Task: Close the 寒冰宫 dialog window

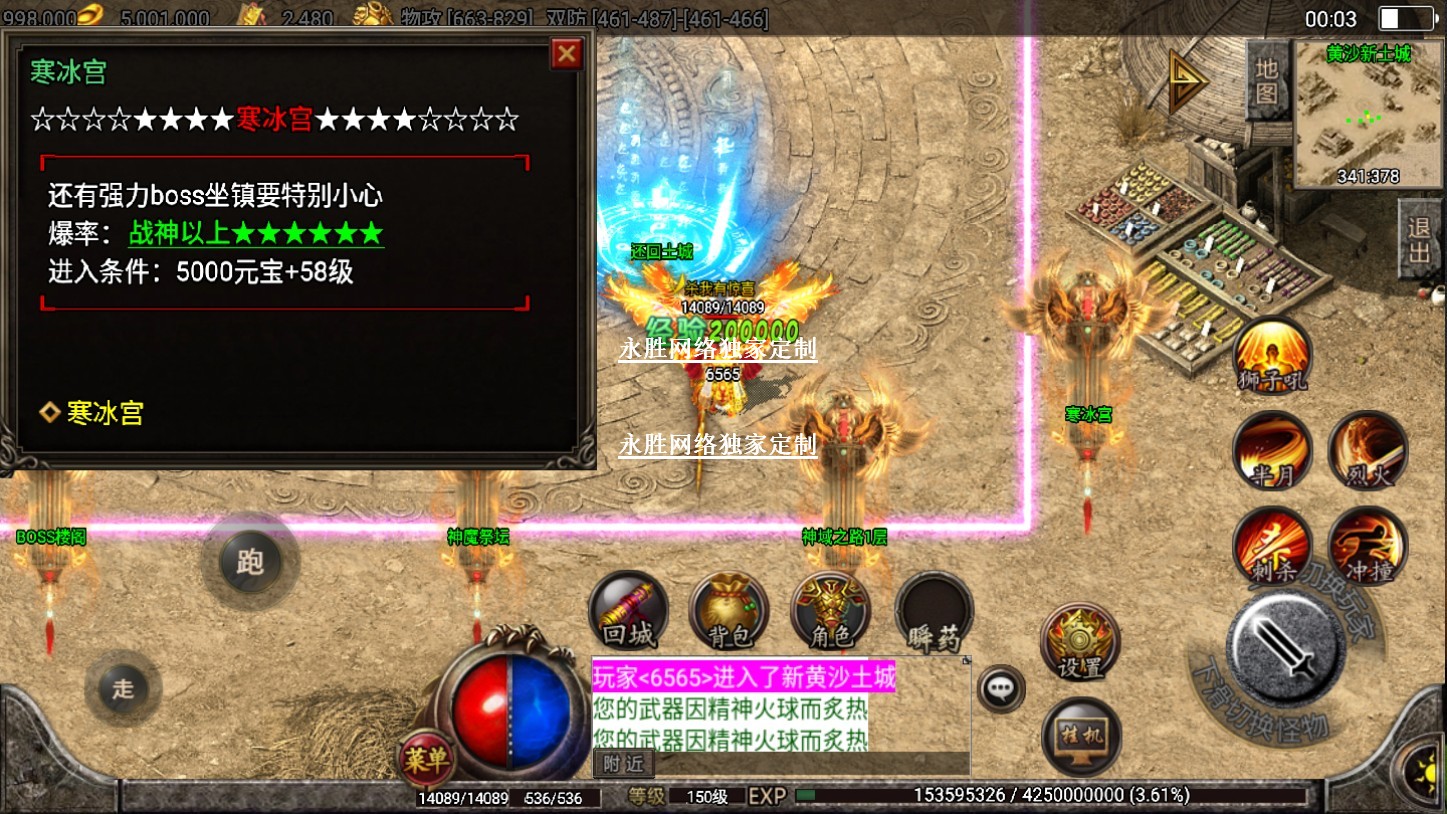Action: click(x=567, y=54)
